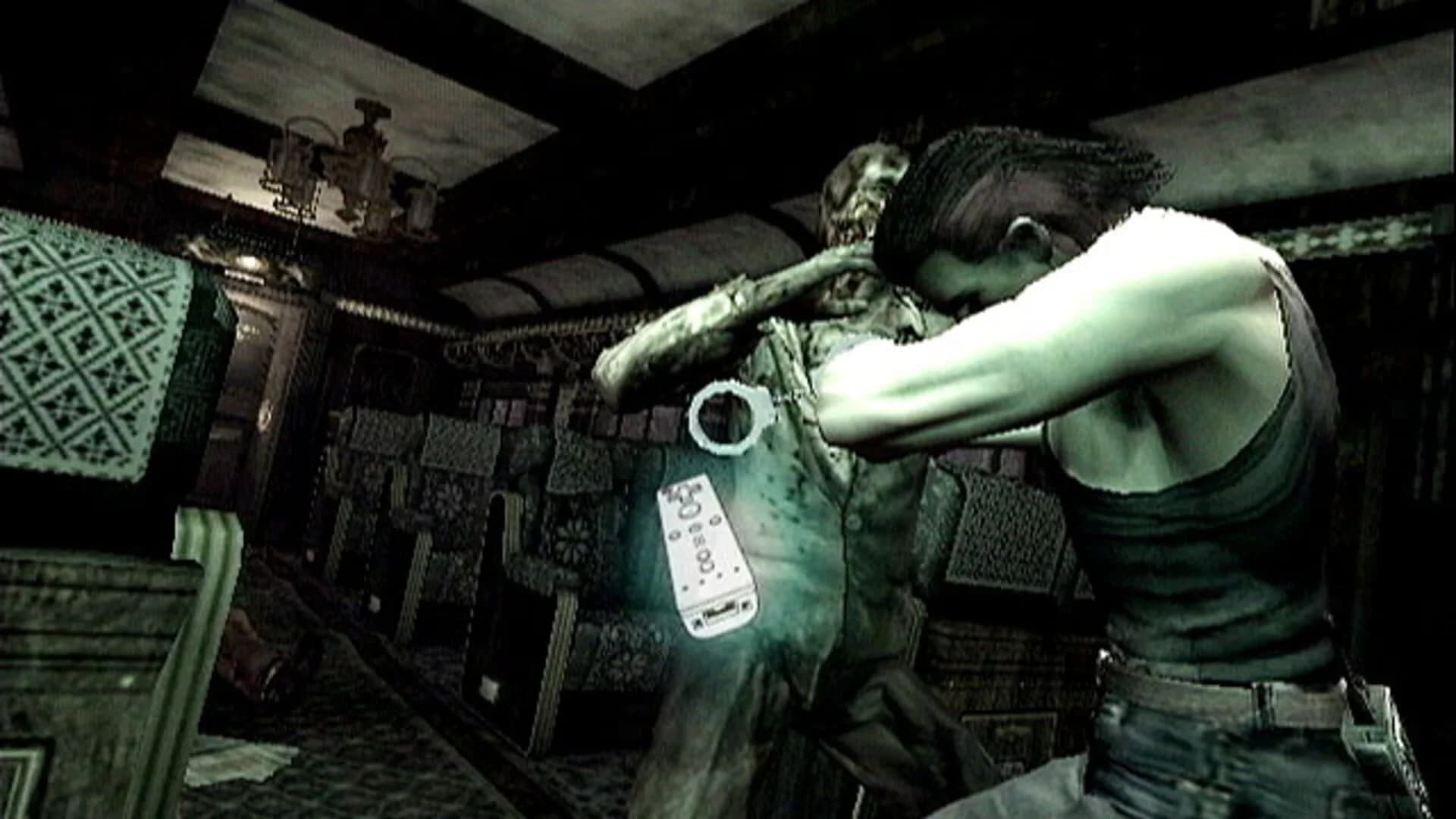Click the Plus button on the remote graphic
This screenshot has height=819, width=1456.
[714, 521]
